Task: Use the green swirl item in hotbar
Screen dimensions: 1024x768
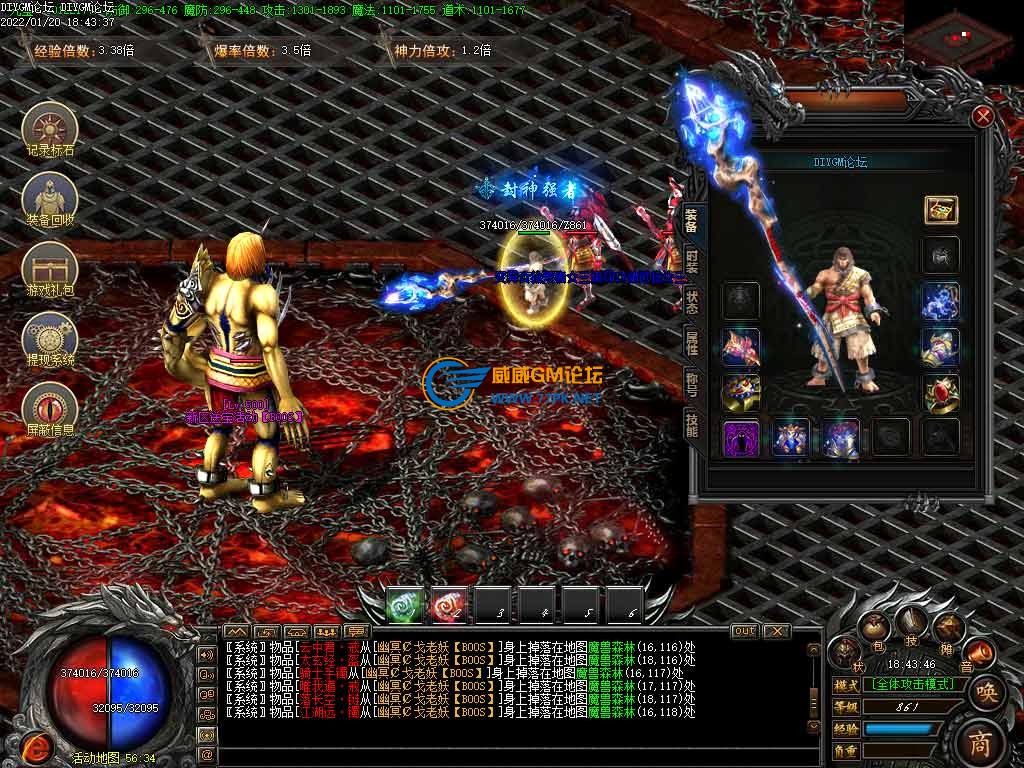Action: (405, 606)
